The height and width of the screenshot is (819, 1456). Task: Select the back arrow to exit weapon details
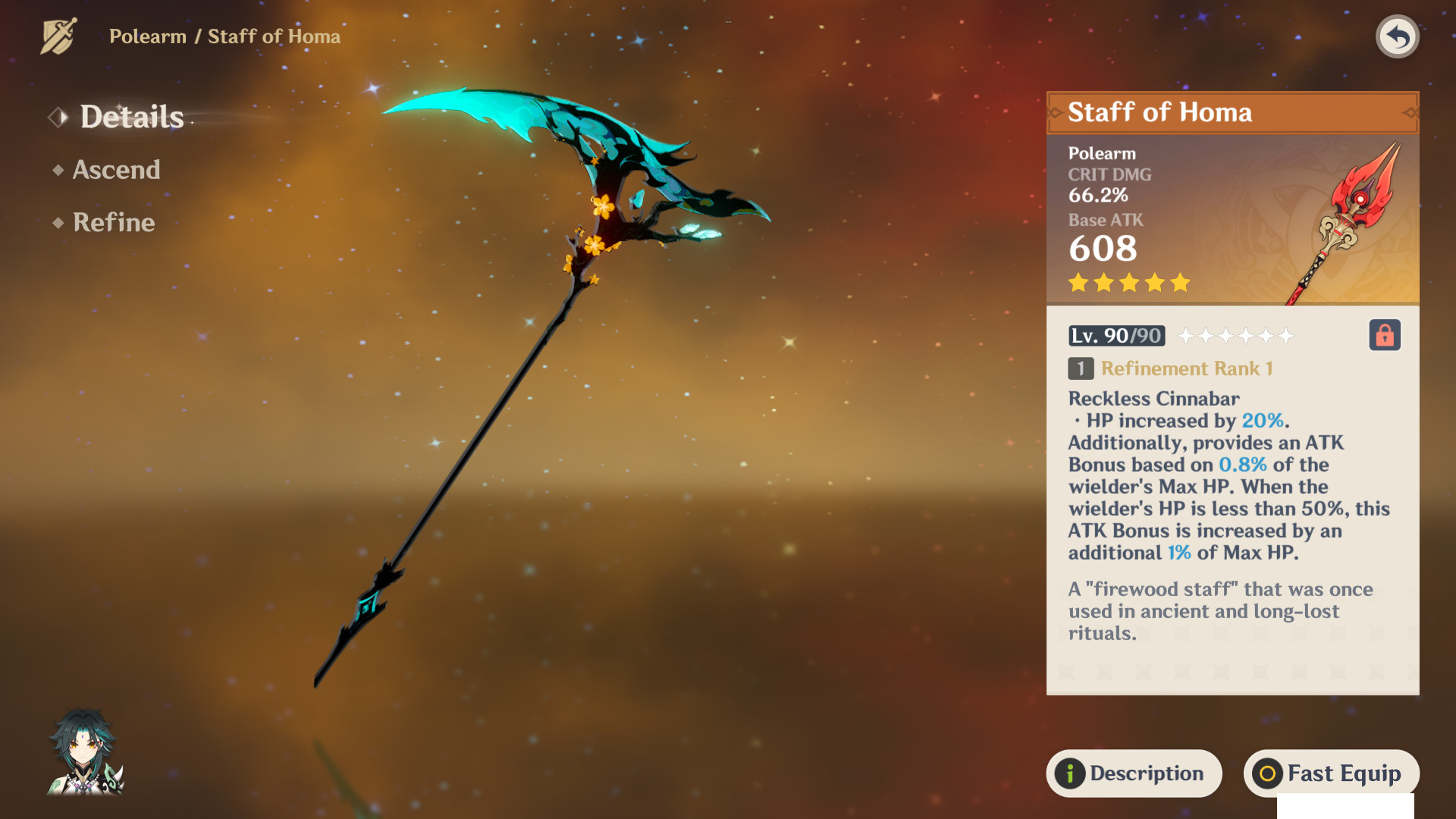pyautogui.click(x=1399, y=36)
